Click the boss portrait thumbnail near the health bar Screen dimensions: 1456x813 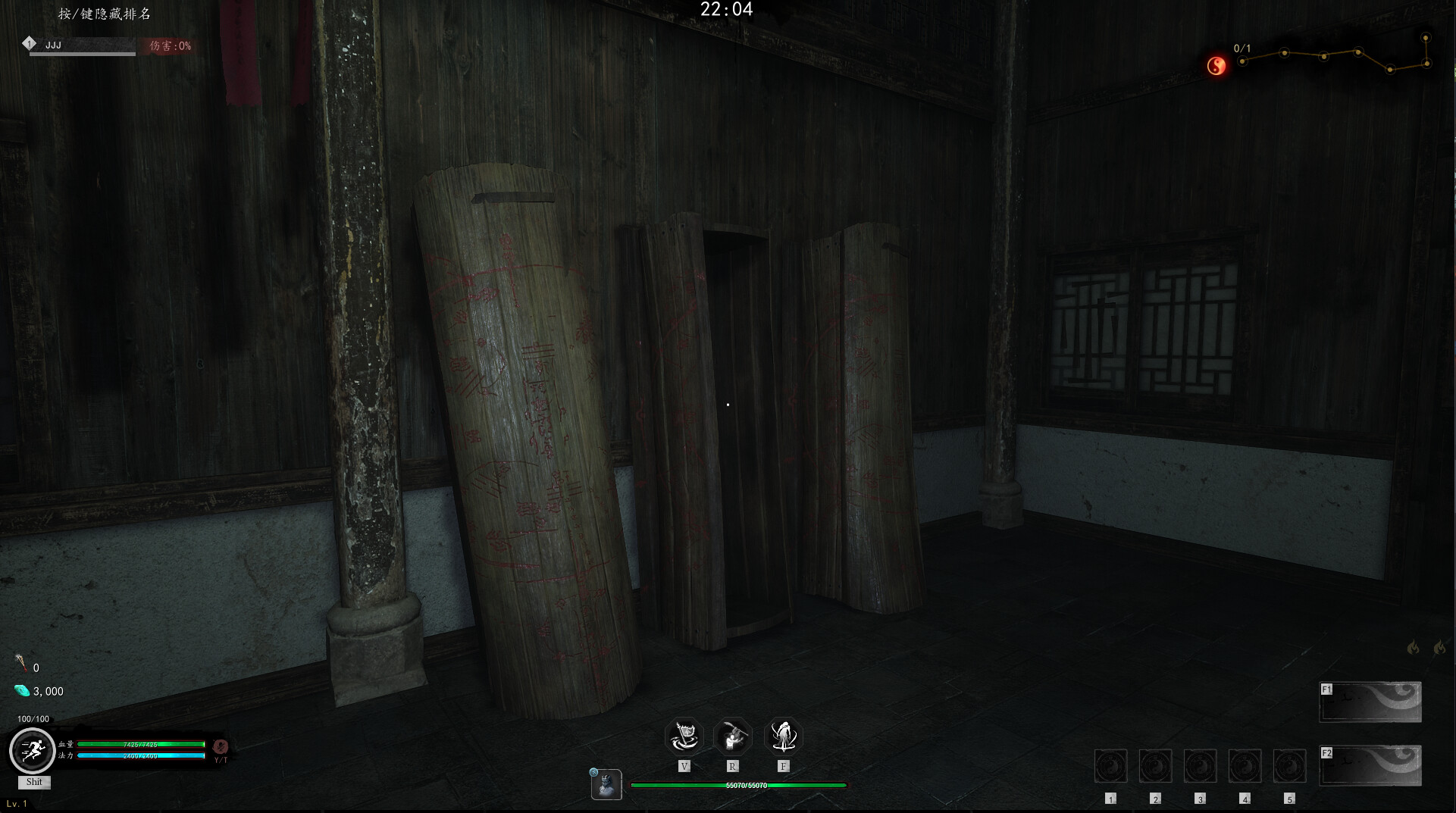606,785
